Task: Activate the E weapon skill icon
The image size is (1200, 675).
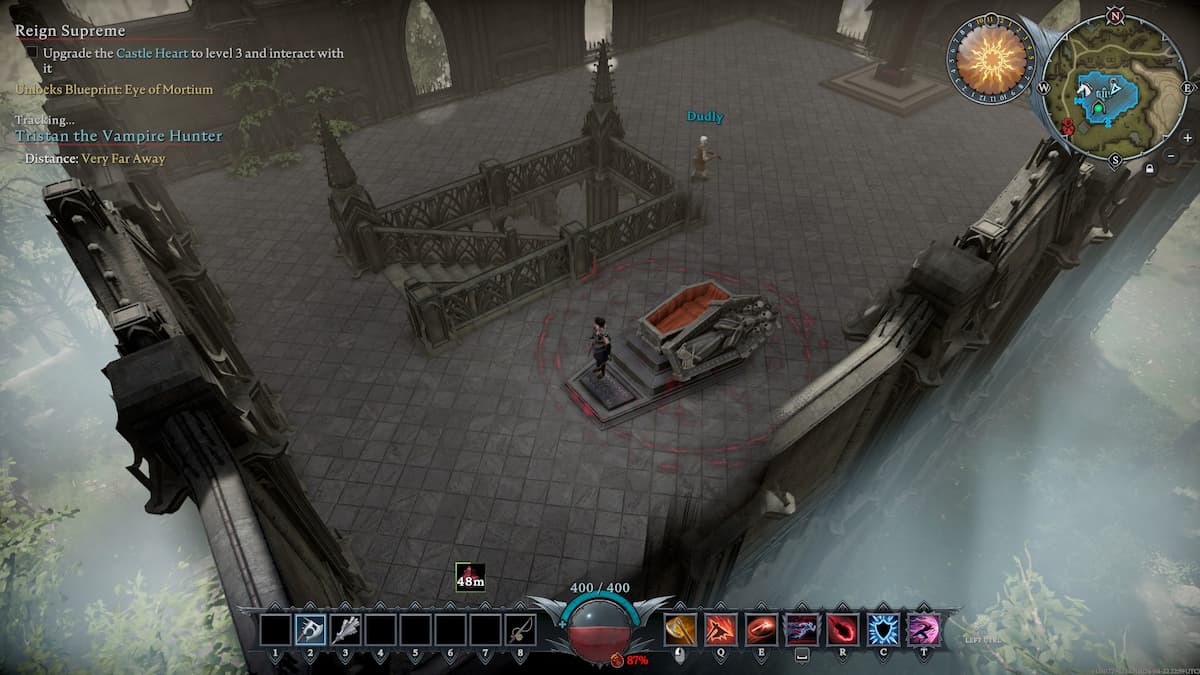Action: click(760, 629)
